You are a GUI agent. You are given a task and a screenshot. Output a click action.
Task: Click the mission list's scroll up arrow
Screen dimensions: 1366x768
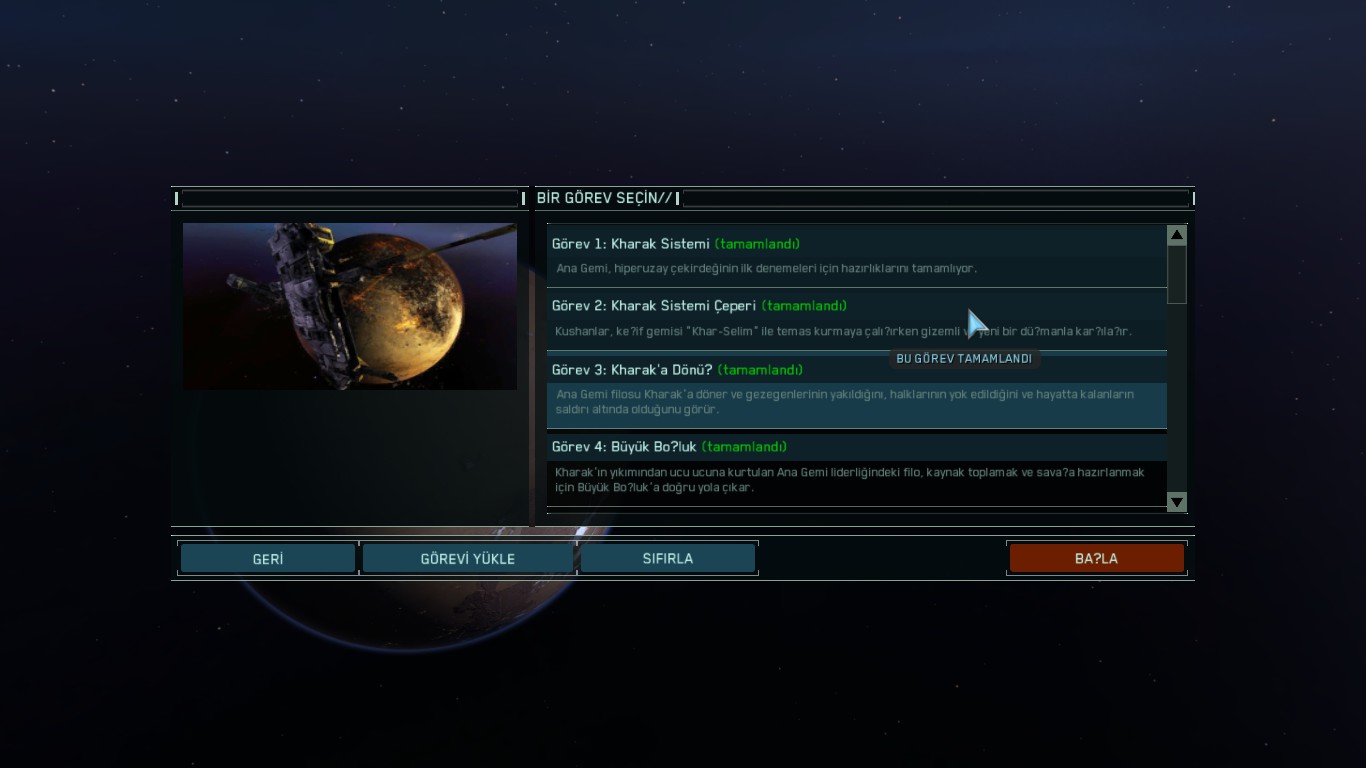[1177, 236]
